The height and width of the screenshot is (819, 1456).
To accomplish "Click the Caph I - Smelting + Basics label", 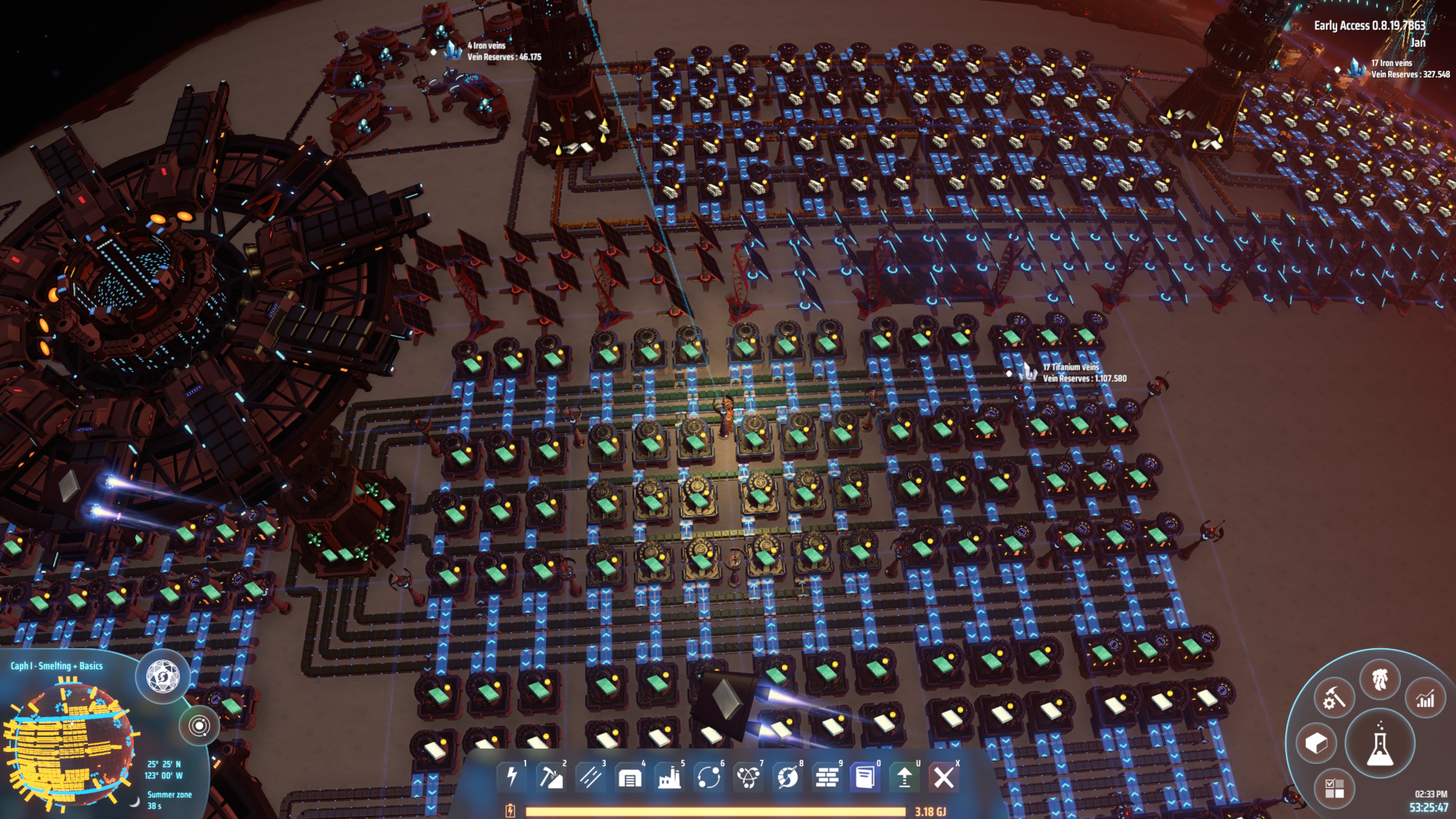I will (x=56, y=667).
